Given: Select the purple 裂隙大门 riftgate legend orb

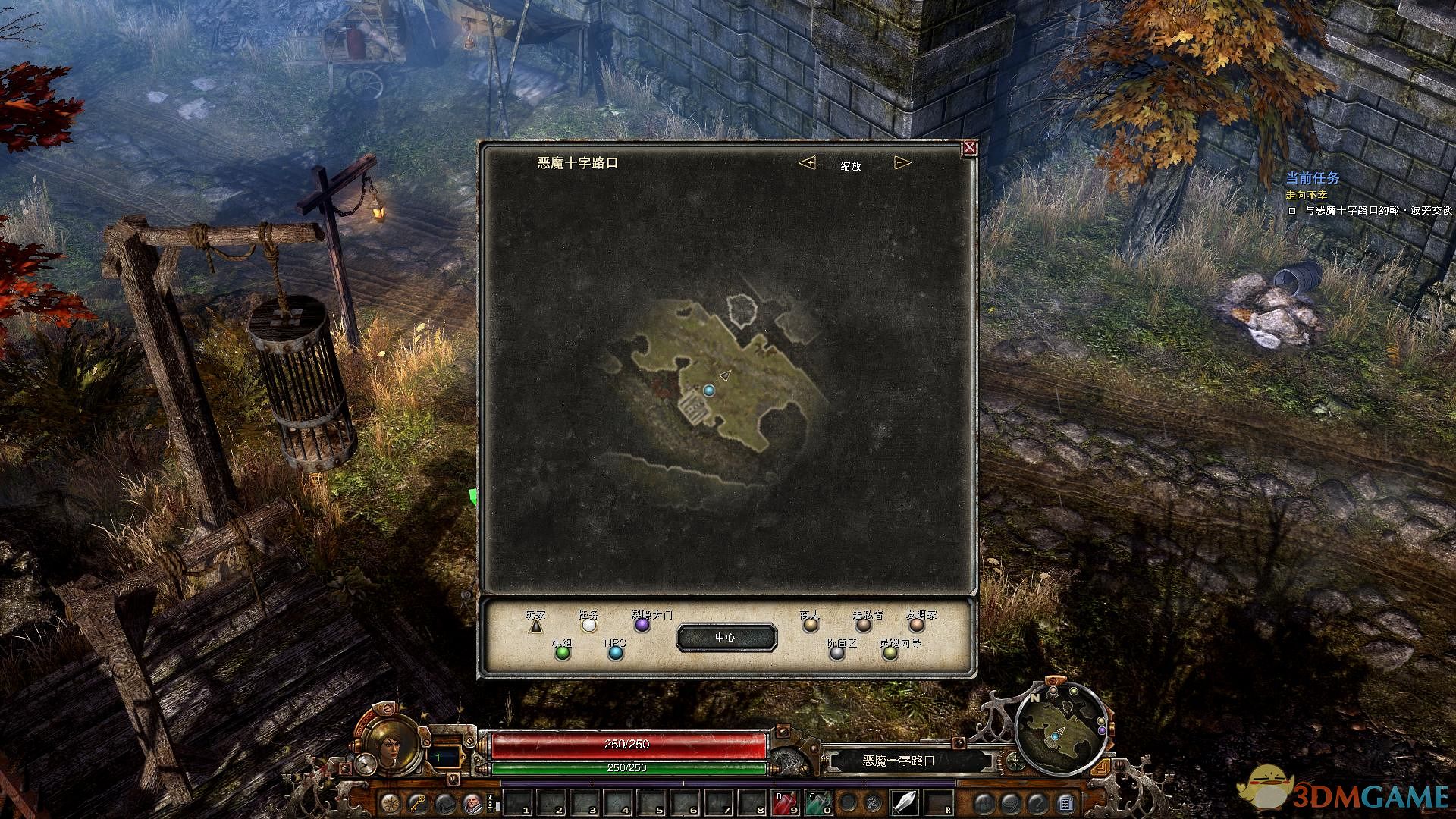Looking at the screenshot, I should pyautogui.click(x=642, y=626).
